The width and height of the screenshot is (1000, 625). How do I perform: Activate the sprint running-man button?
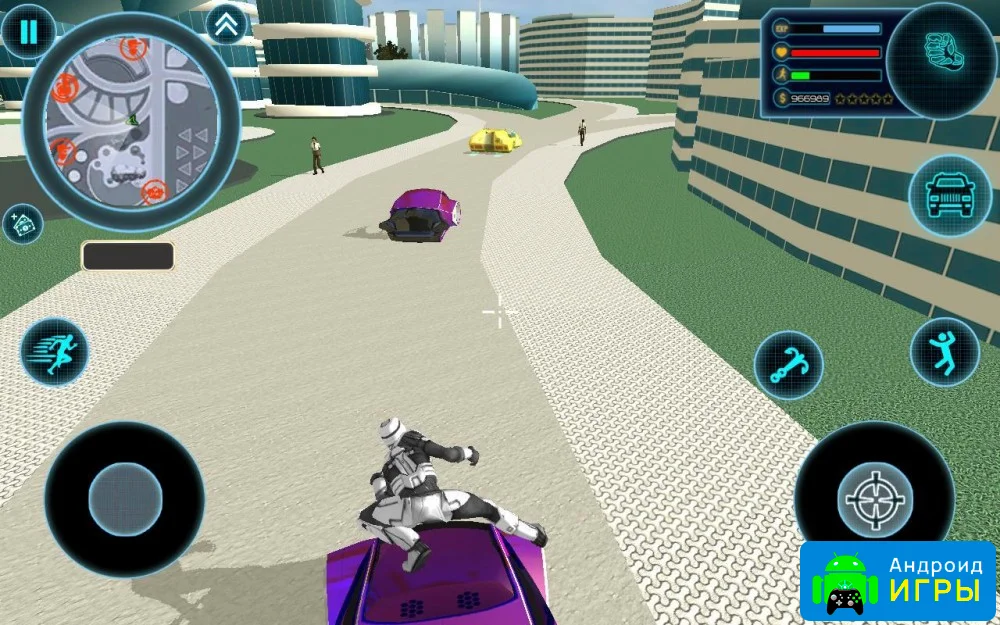[x=55, y=352]
